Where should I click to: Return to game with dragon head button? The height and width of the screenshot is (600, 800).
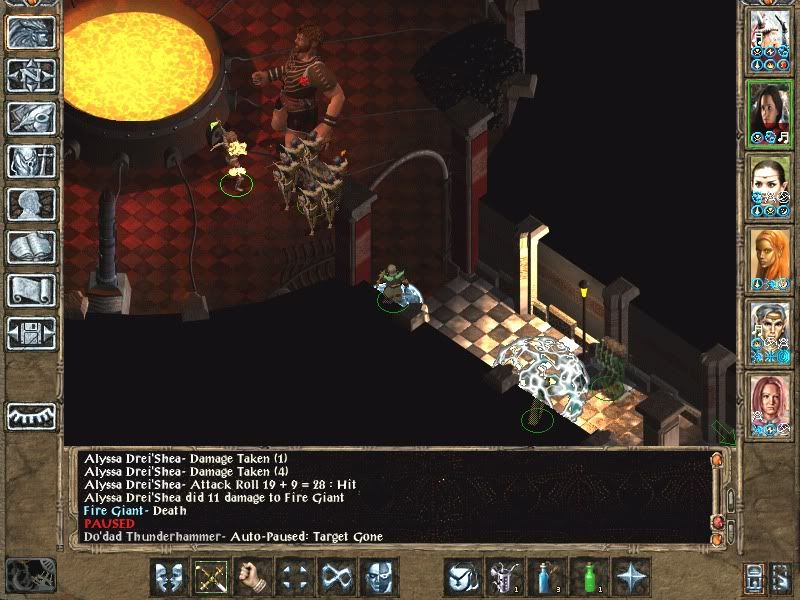[31, 32]
